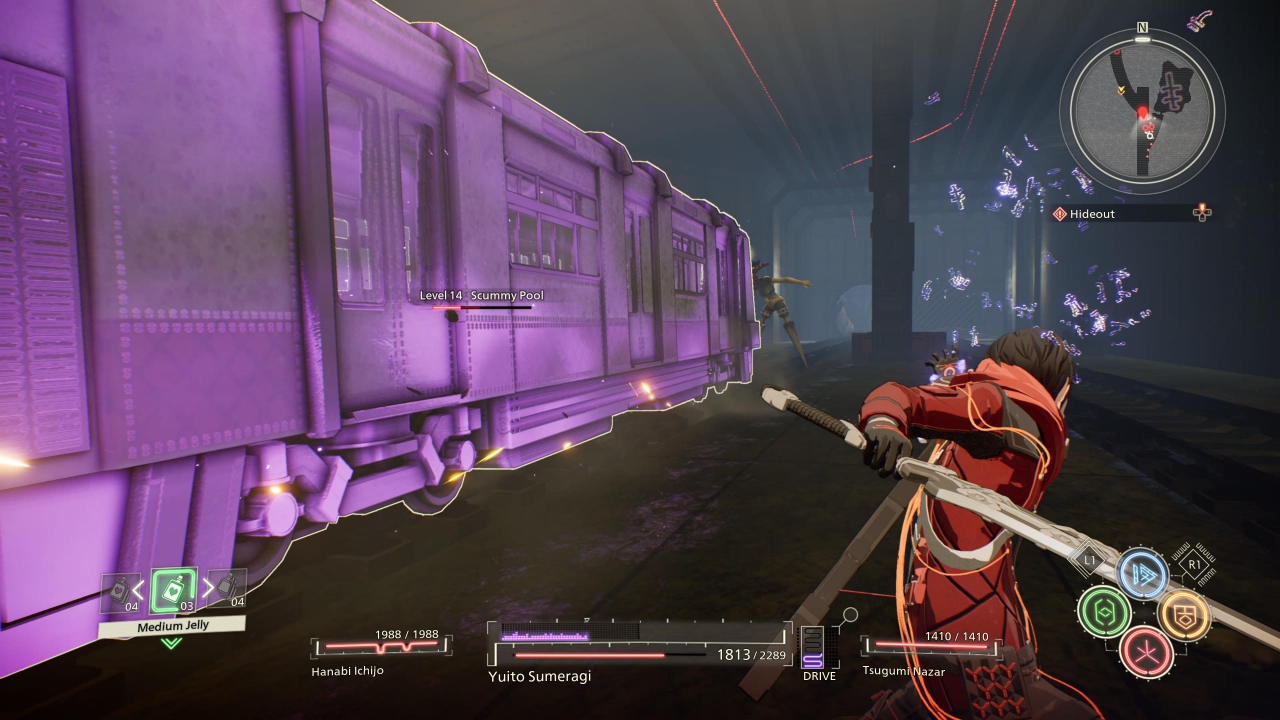Trigger the orange SAS ability icon

1182,611
